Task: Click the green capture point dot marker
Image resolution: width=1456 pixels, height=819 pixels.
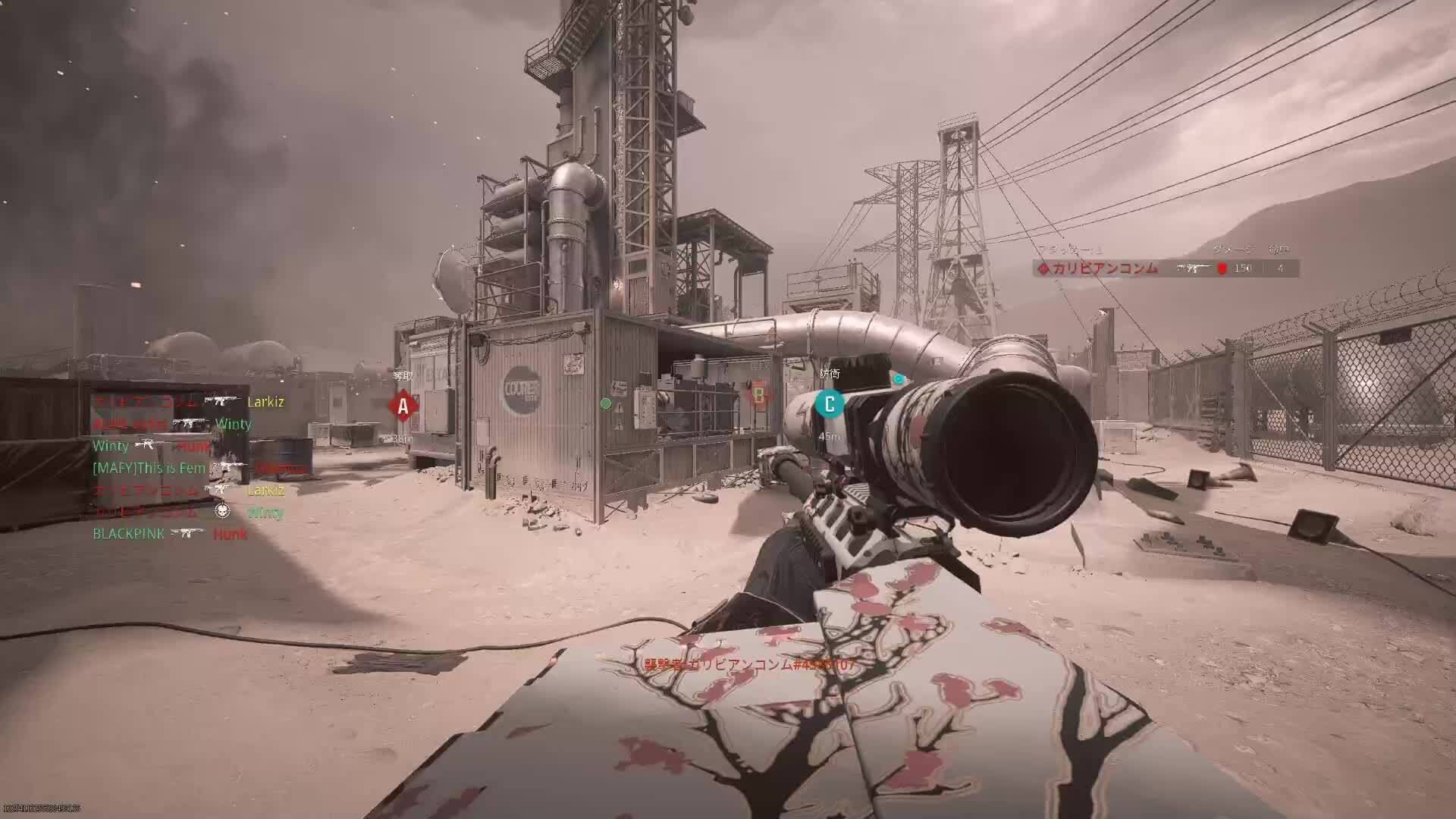Action: (x=605, y=404)
